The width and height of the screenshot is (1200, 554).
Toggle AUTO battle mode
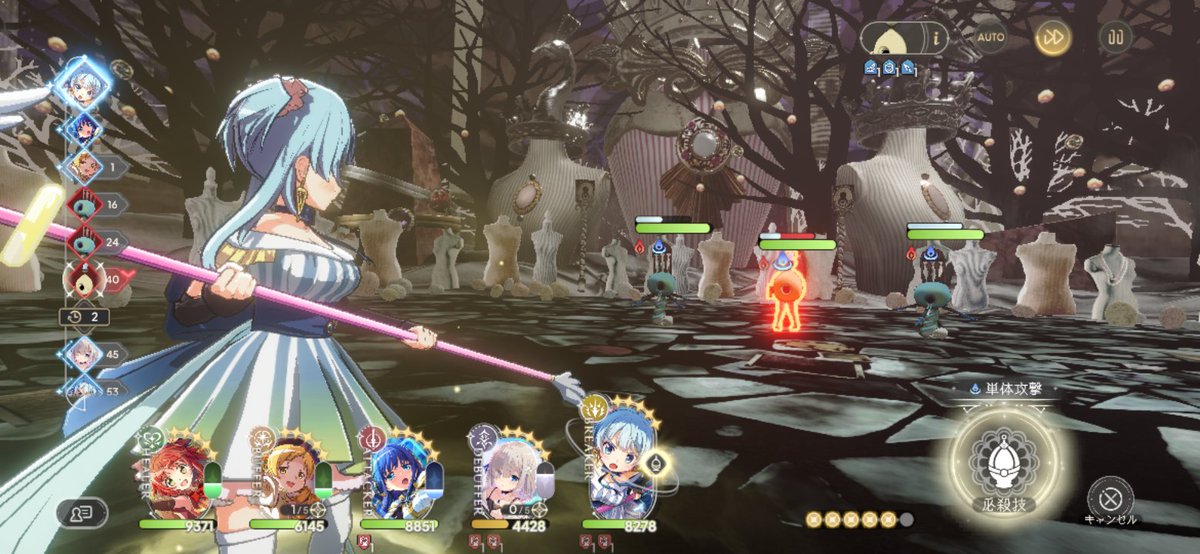coord(990,38)
